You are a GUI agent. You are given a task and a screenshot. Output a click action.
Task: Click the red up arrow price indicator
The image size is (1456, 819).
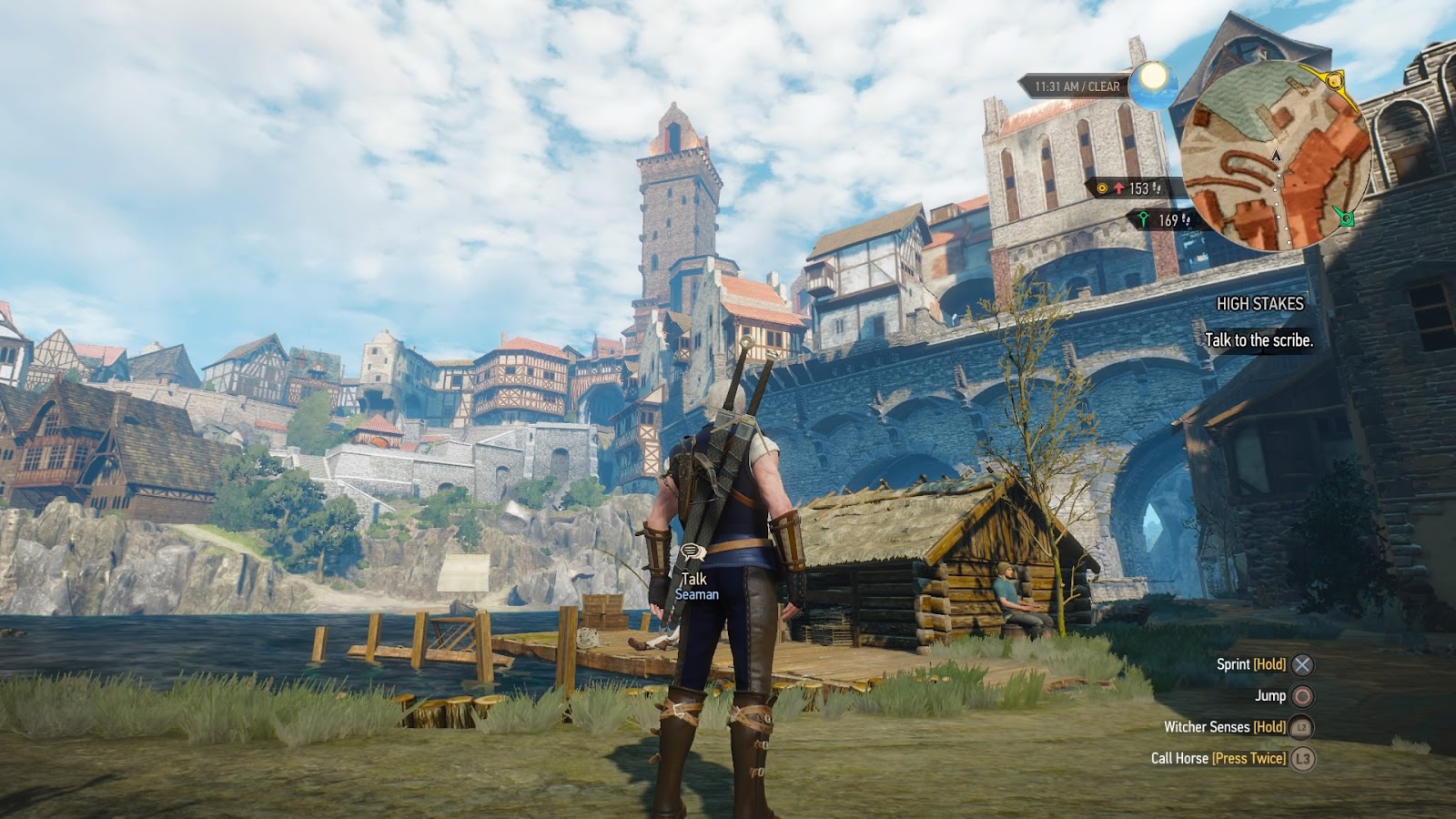click(x=1118, y=187)
